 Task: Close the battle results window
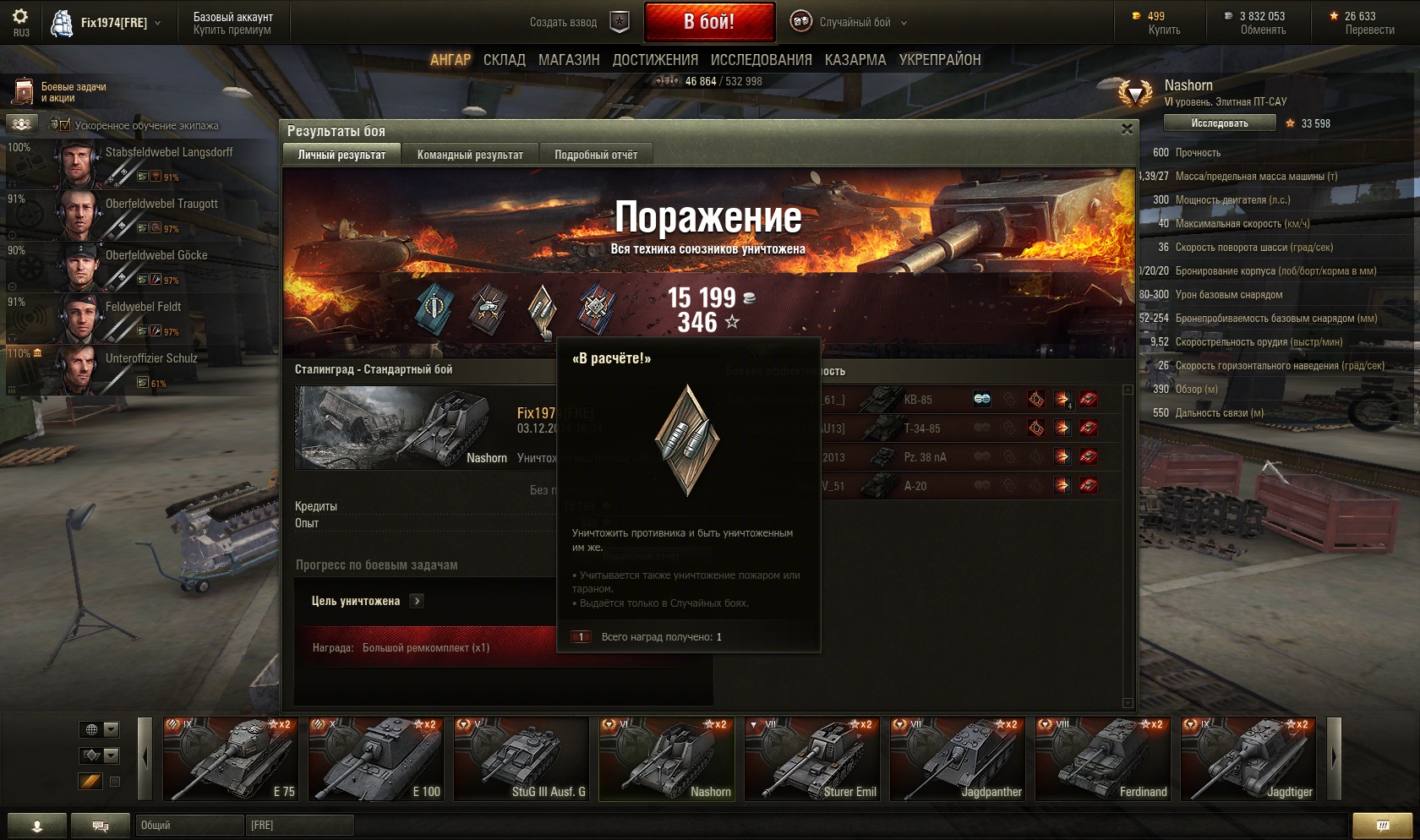pos(1127,129)
